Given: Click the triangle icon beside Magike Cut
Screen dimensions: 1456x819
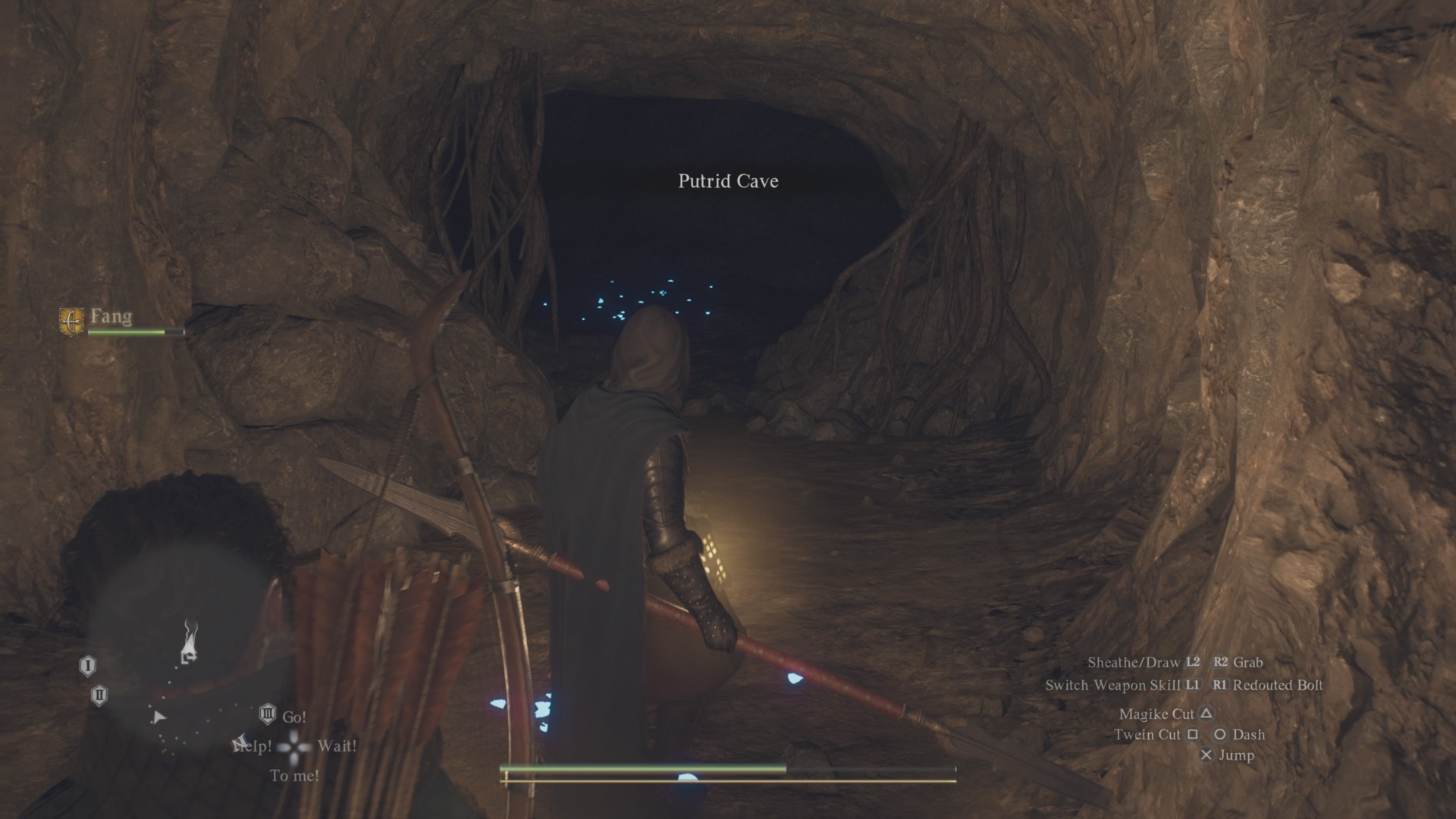Looking at the screenshot, I should click(1207, 713).
